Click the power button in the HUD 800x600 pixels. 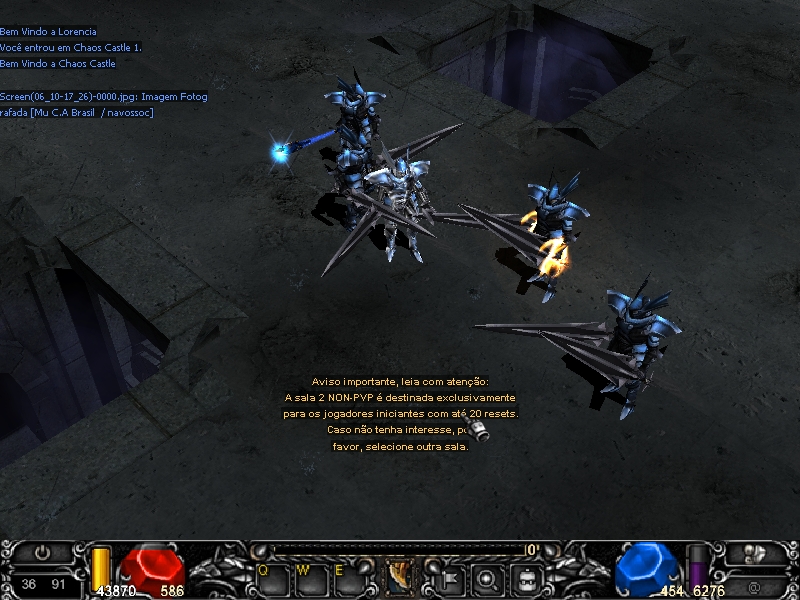pyautogui.click(x=42, y=552)
